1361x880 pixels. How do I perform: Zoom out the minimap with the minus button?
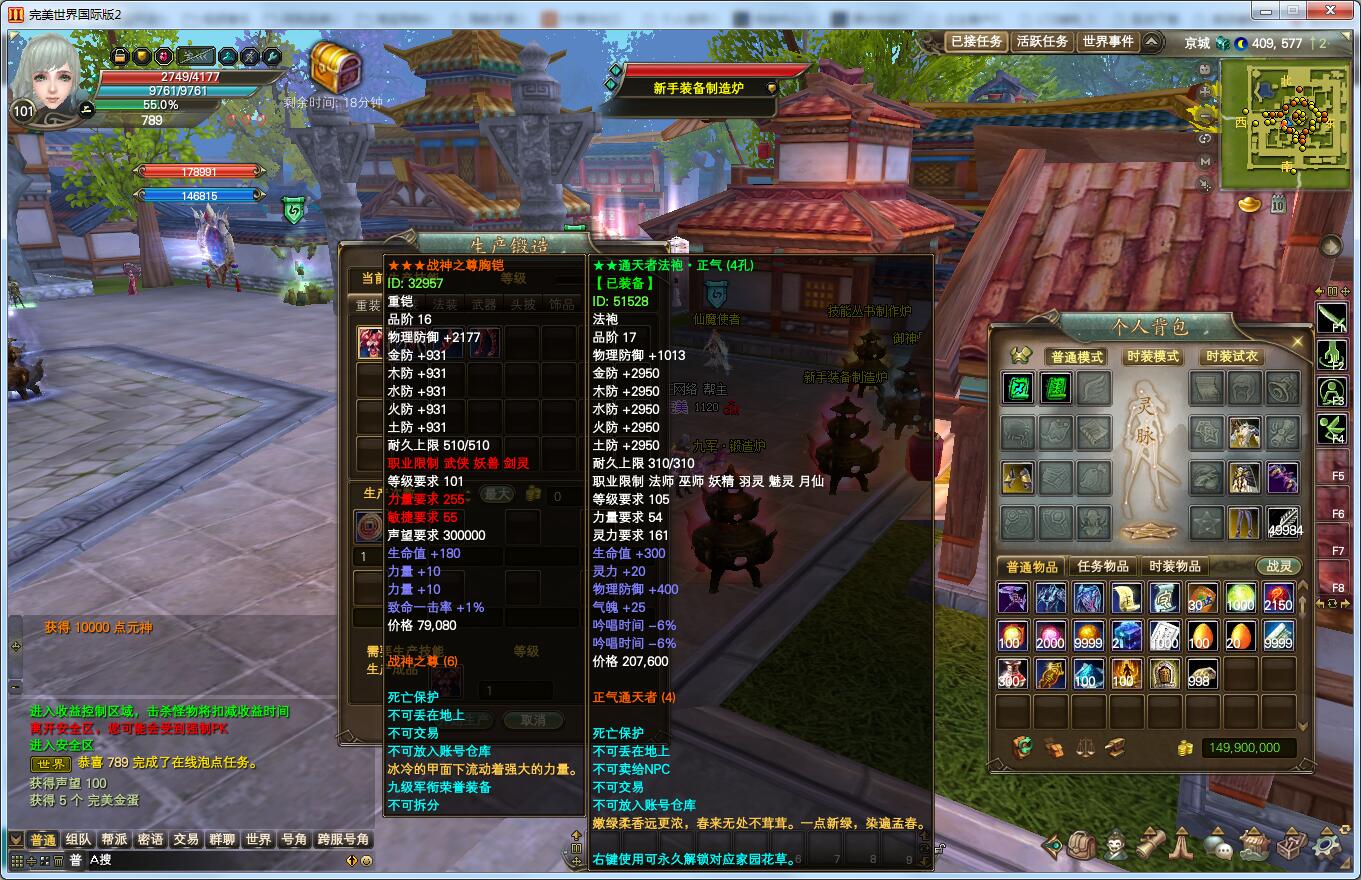point(1205,117)
